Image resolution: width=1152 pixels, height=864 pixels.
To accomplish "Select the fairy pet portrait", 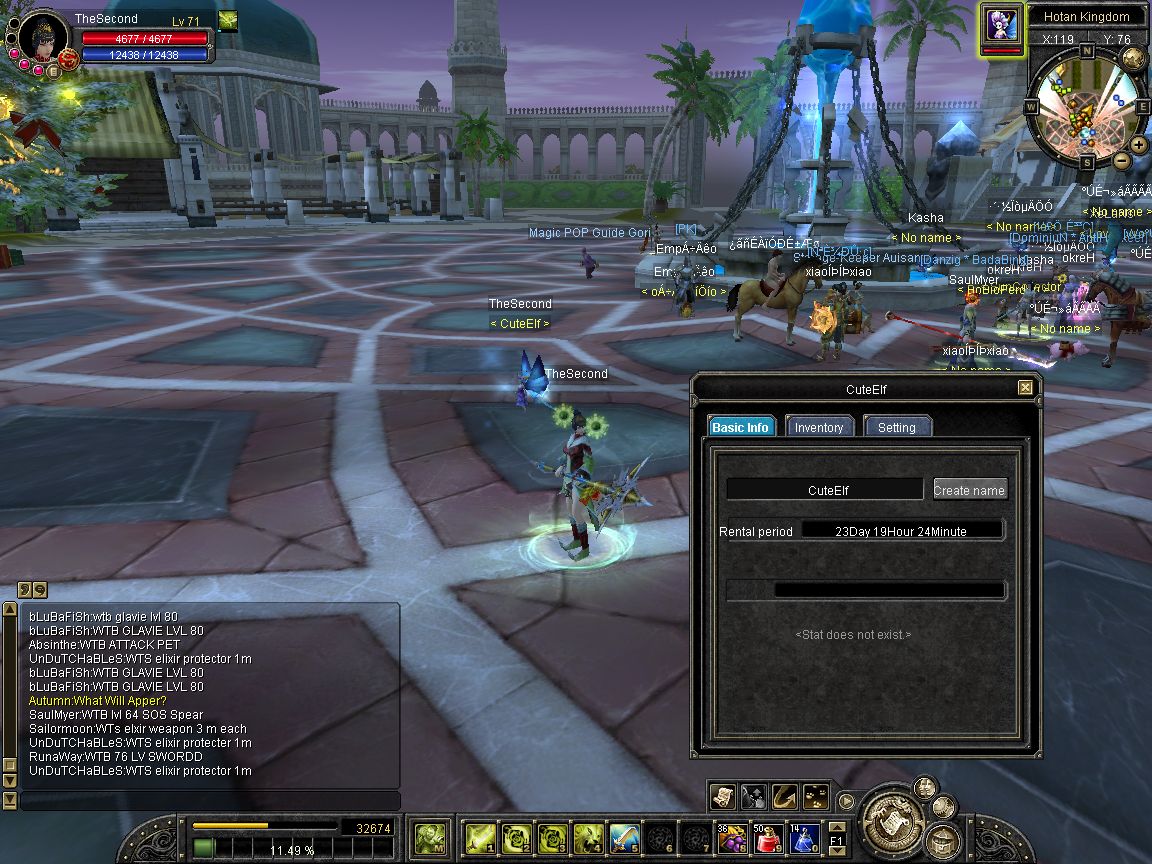I will (1001, 24).
